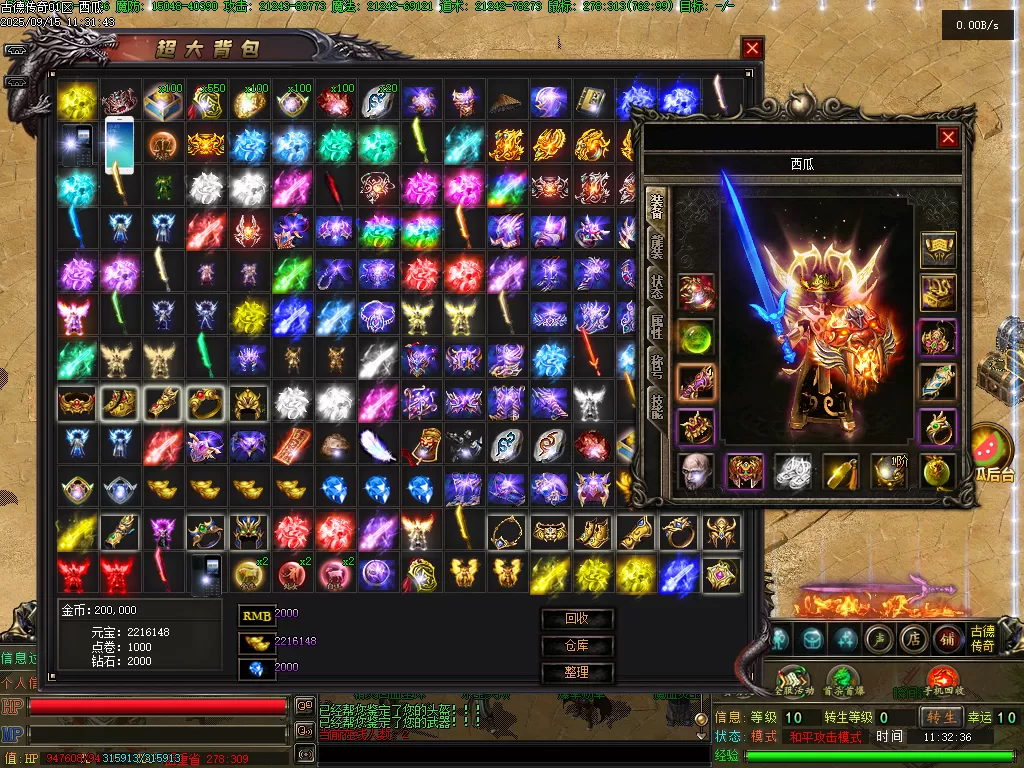Select the green orb equipment slot
This screenshot has height=768, width=1024.
[x=694, y=336]
